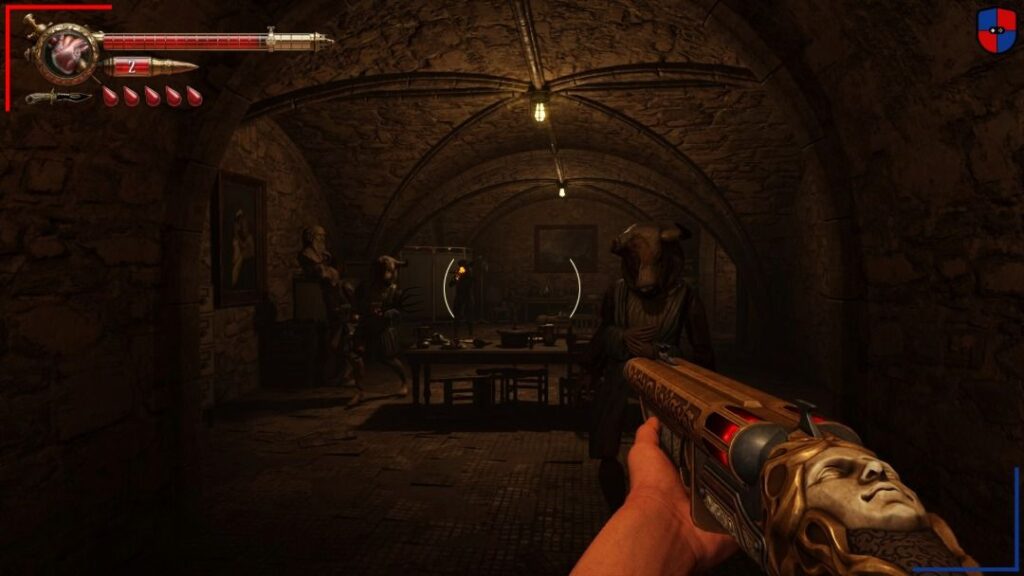This screenshot has height=576, width=1024.
Task: Select the dagger melee weapon icon
Action: [57, 97]
